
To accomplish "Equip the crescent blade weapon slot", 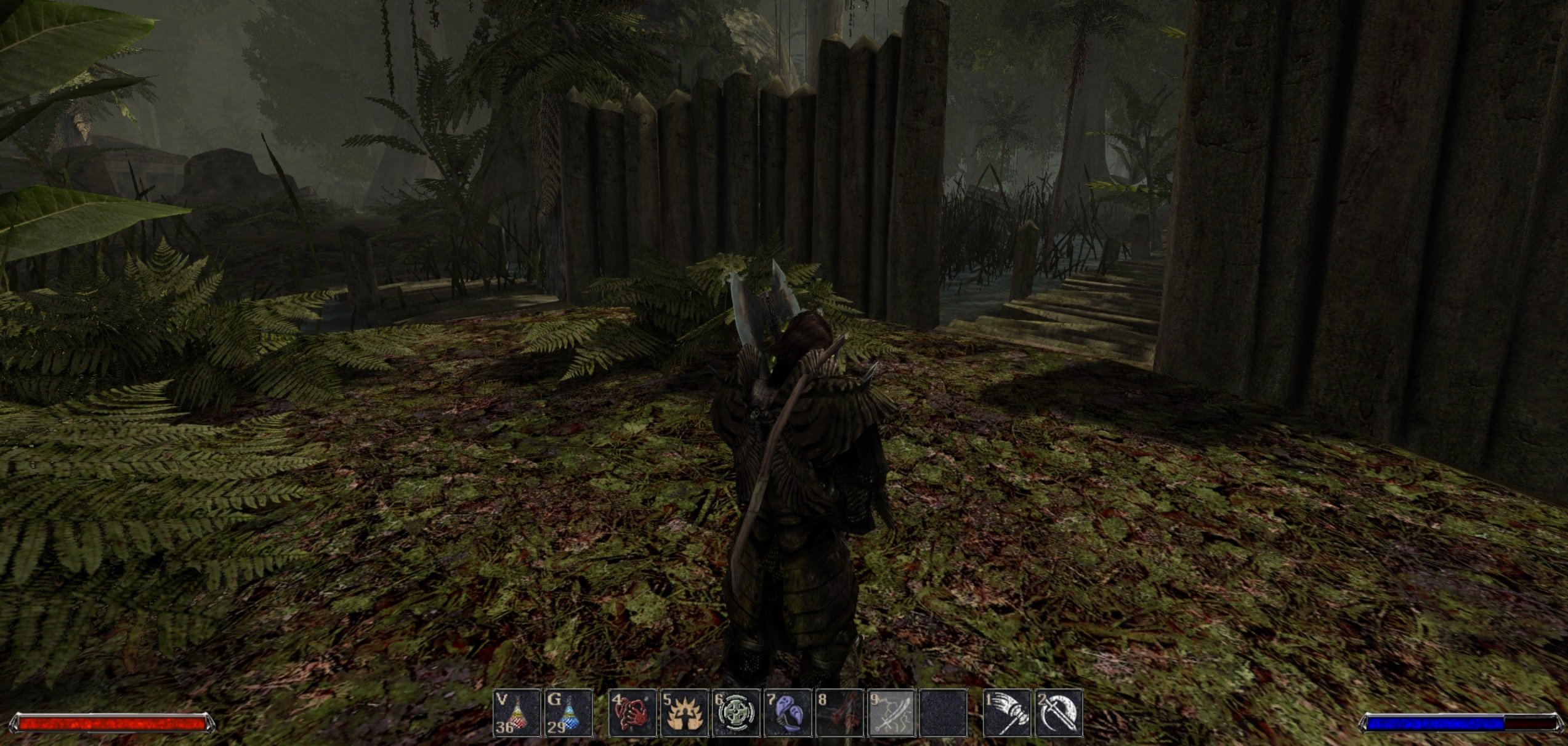I will tap(1059, 713).
